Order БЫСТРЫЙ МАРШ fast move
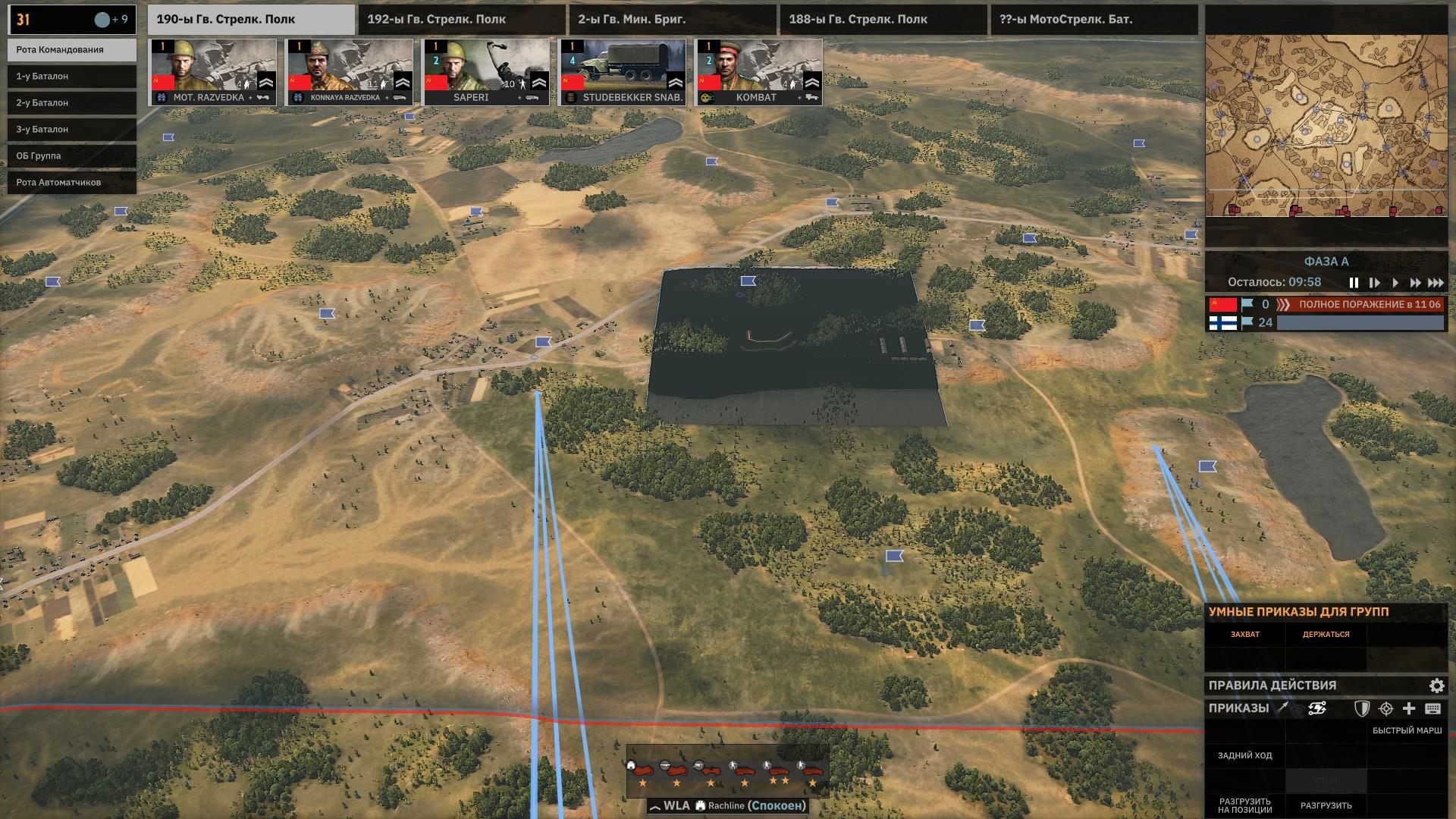 tap(1407, 731)
